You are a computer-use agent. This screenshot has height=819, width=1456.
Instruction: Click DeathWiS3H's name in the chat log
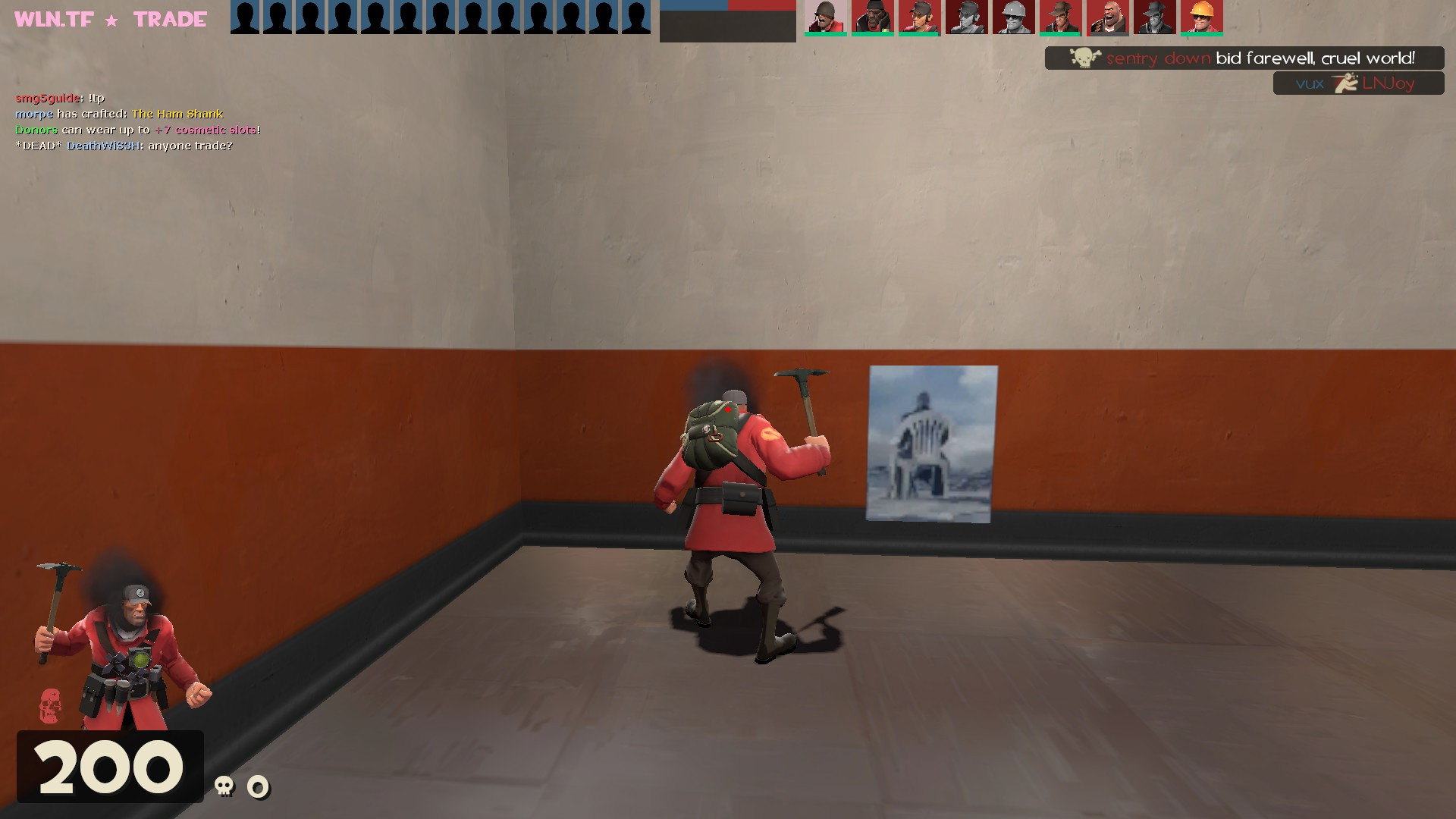click(102, 146)
